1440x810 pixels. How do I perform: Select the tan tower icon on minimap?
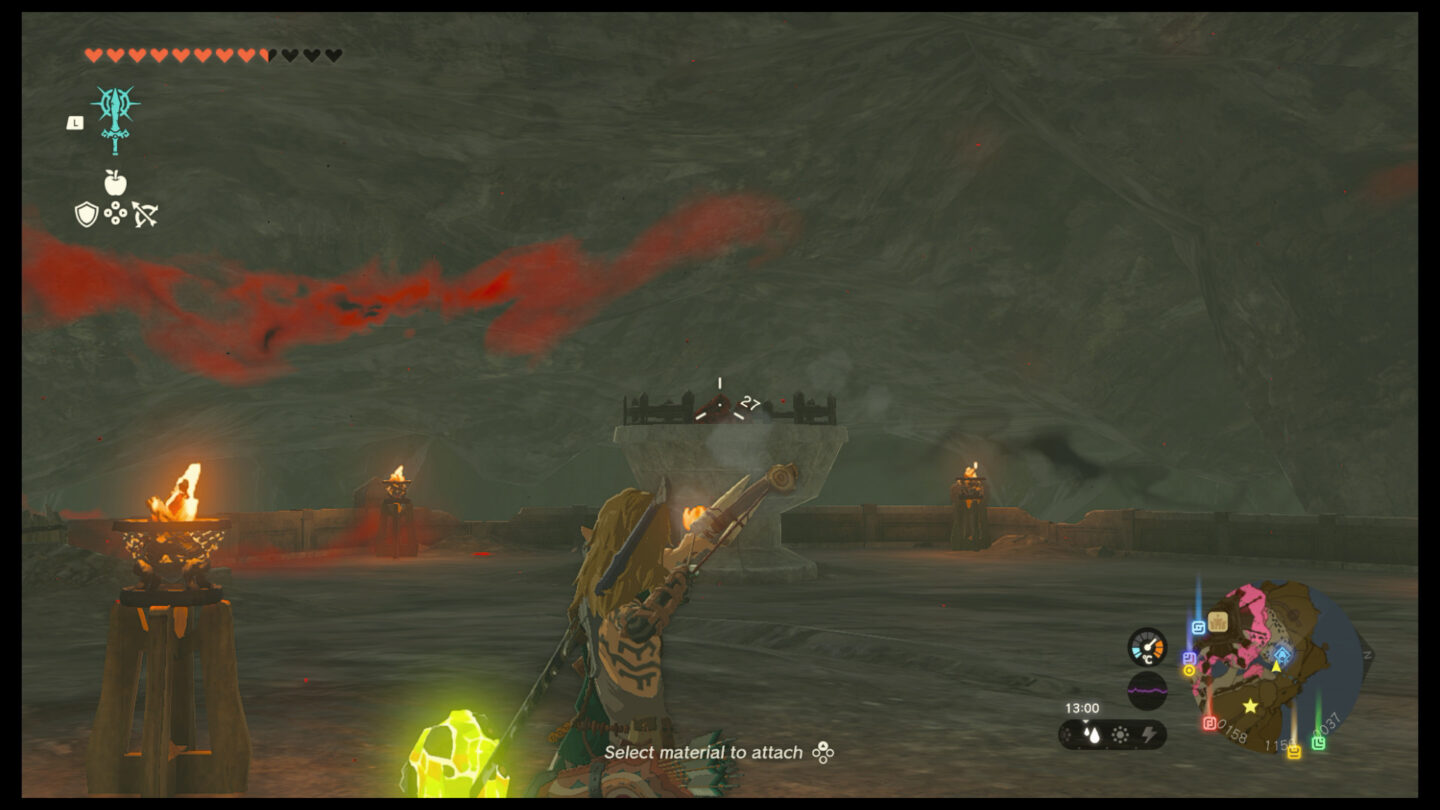pyautogui.click(x=1217, y=622)
